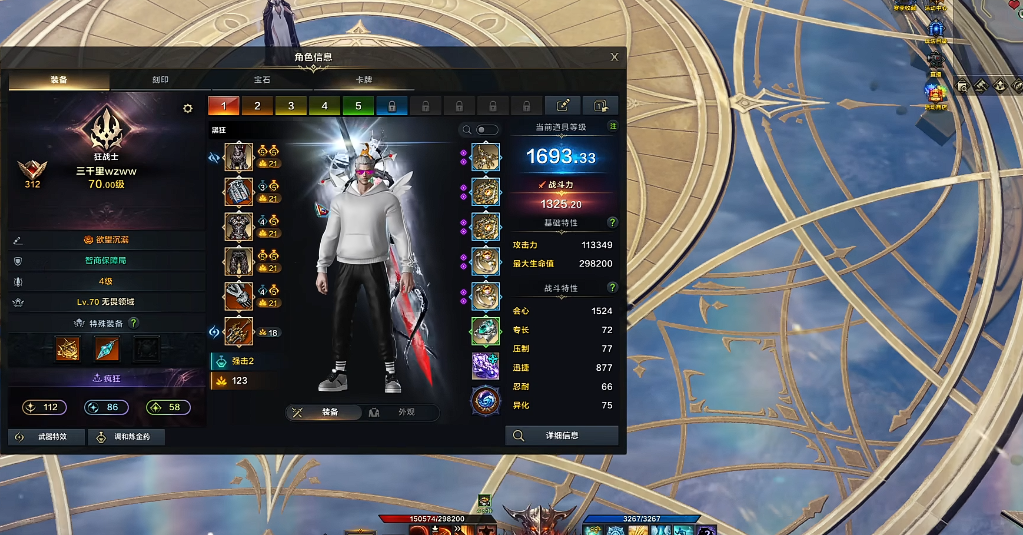The height and width of the screenshot is (535, 1023).
Task: Switch to the 刻印 engraving tab
Action: [160, 80]
